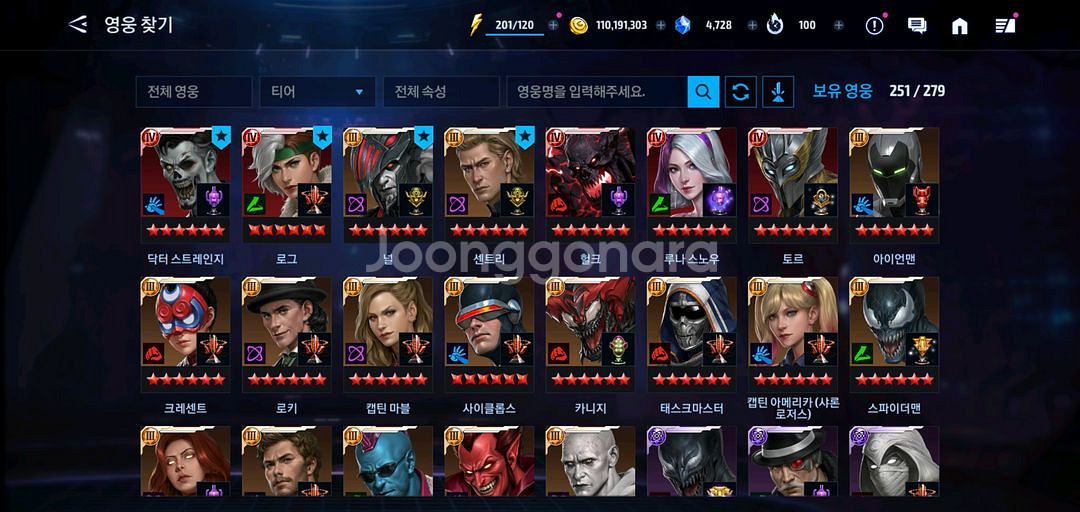Open the chat speech bubble icon

coord(916,26)
